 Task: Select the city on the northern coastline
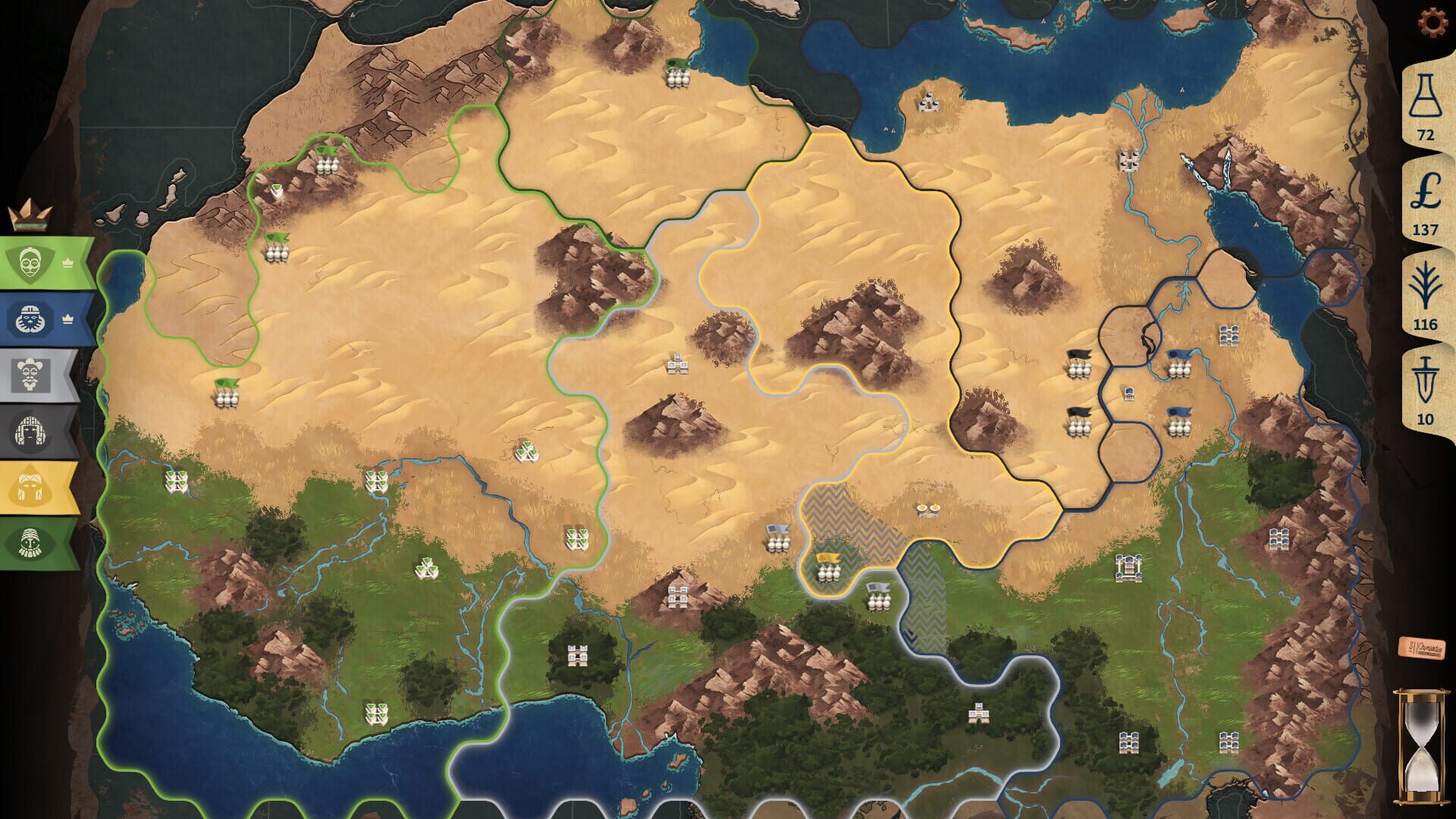[929, 102]
